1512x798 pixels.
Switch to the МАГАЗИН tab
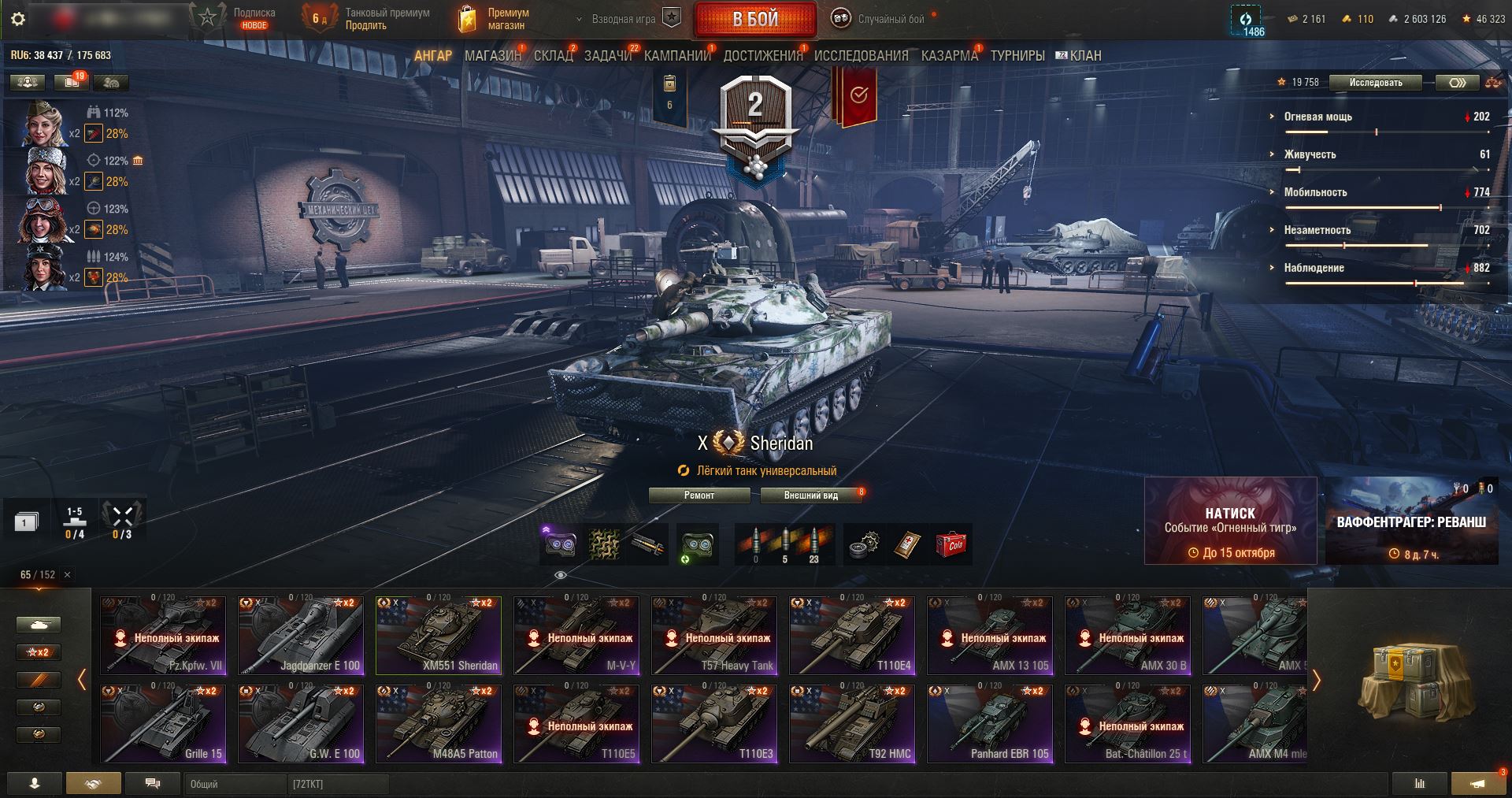pyautogui.click(x=492, y=56)
